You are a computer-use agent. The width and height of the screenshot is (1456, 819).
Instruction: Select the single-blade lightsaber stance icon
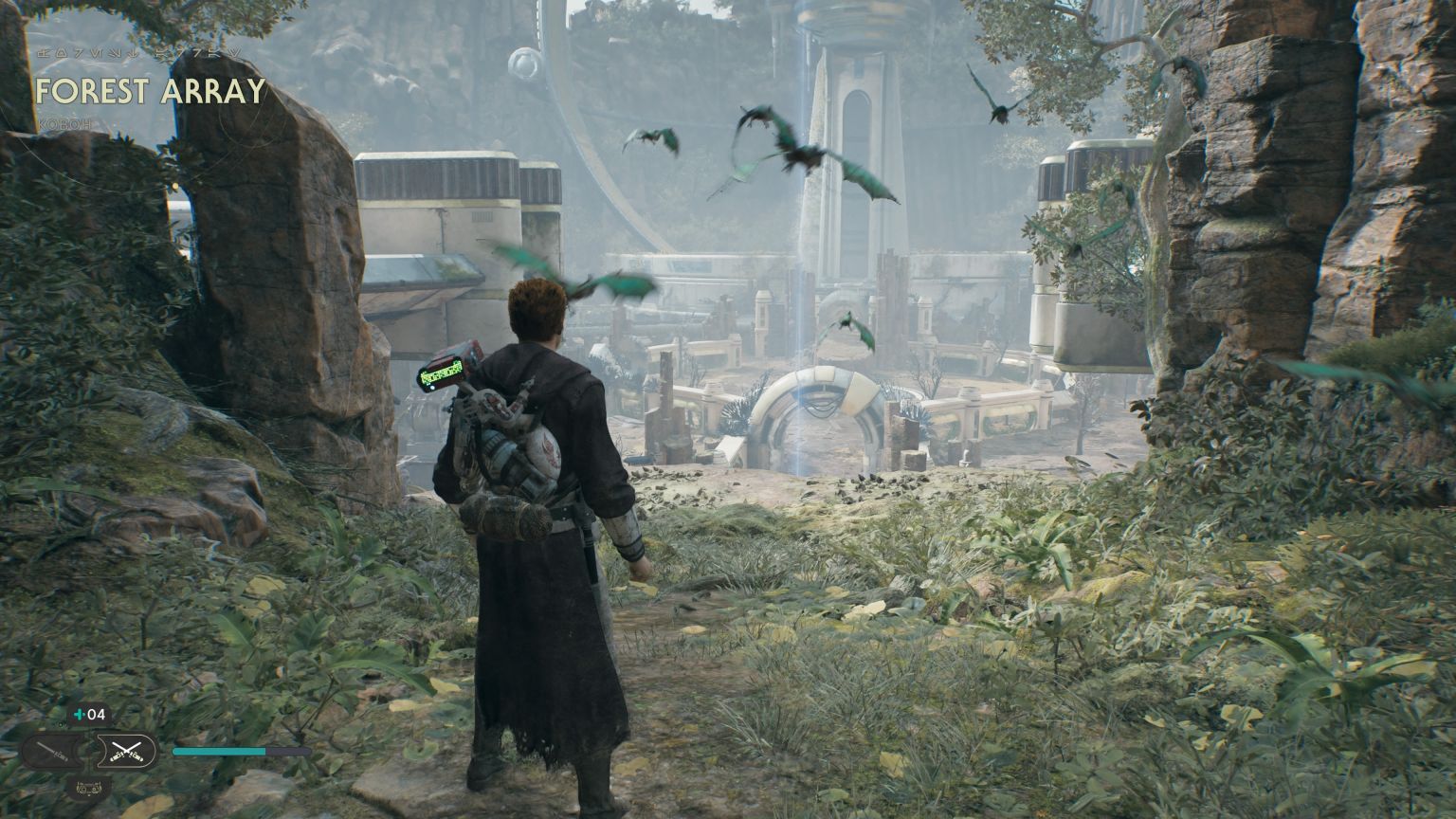coord(50,750)
